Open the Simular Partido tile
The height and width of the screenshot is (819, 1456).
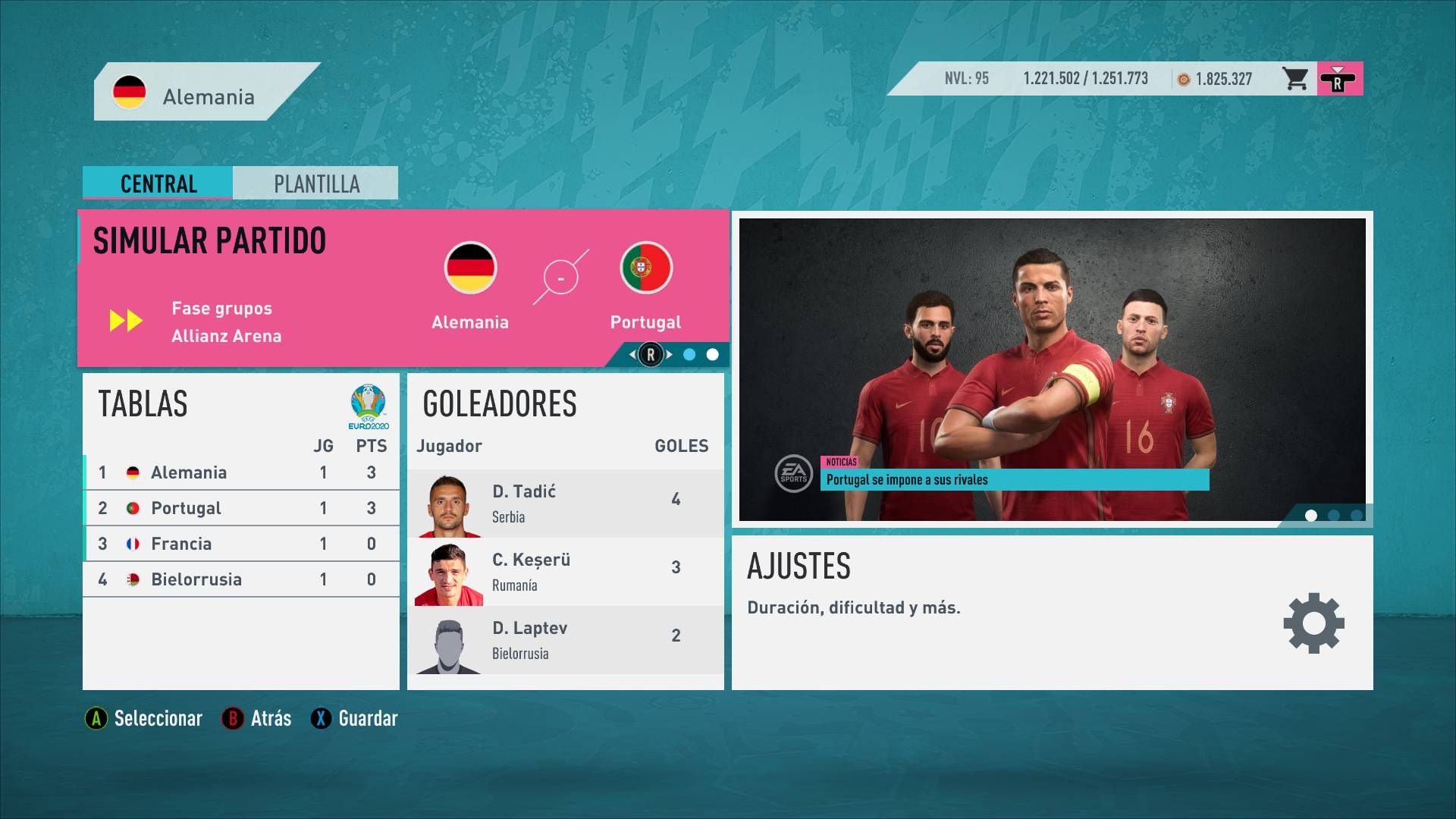click(x=403, y=288)
